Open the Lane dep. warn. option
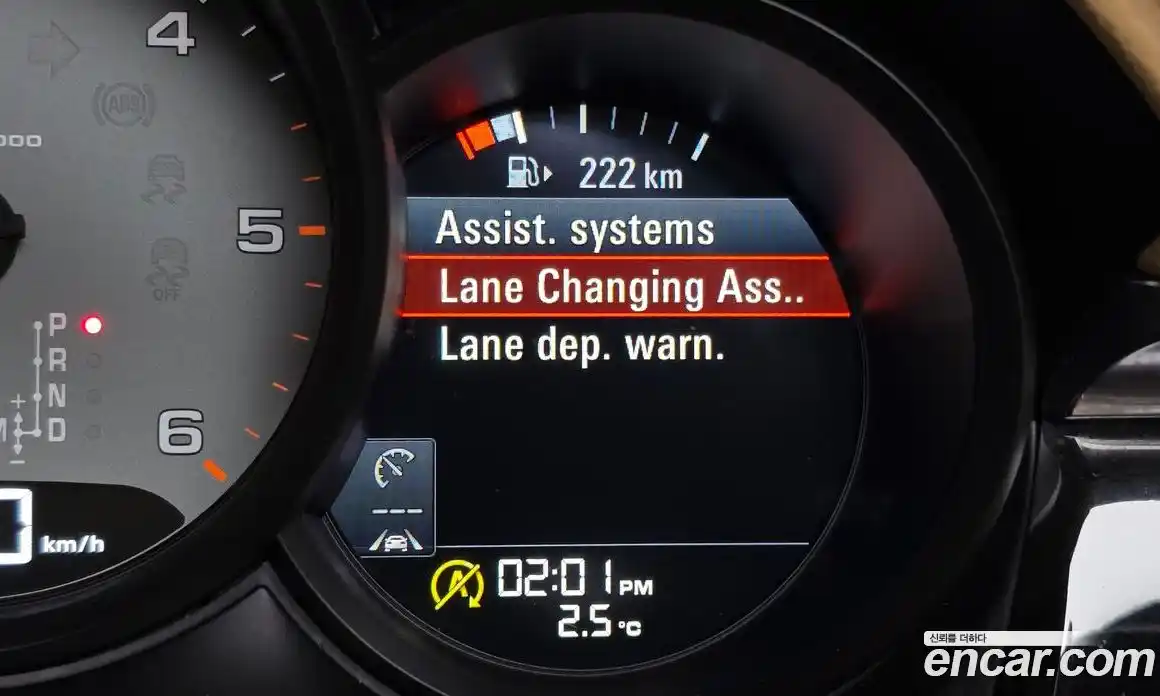1160x696 pixels. click(x=581, y=346)
